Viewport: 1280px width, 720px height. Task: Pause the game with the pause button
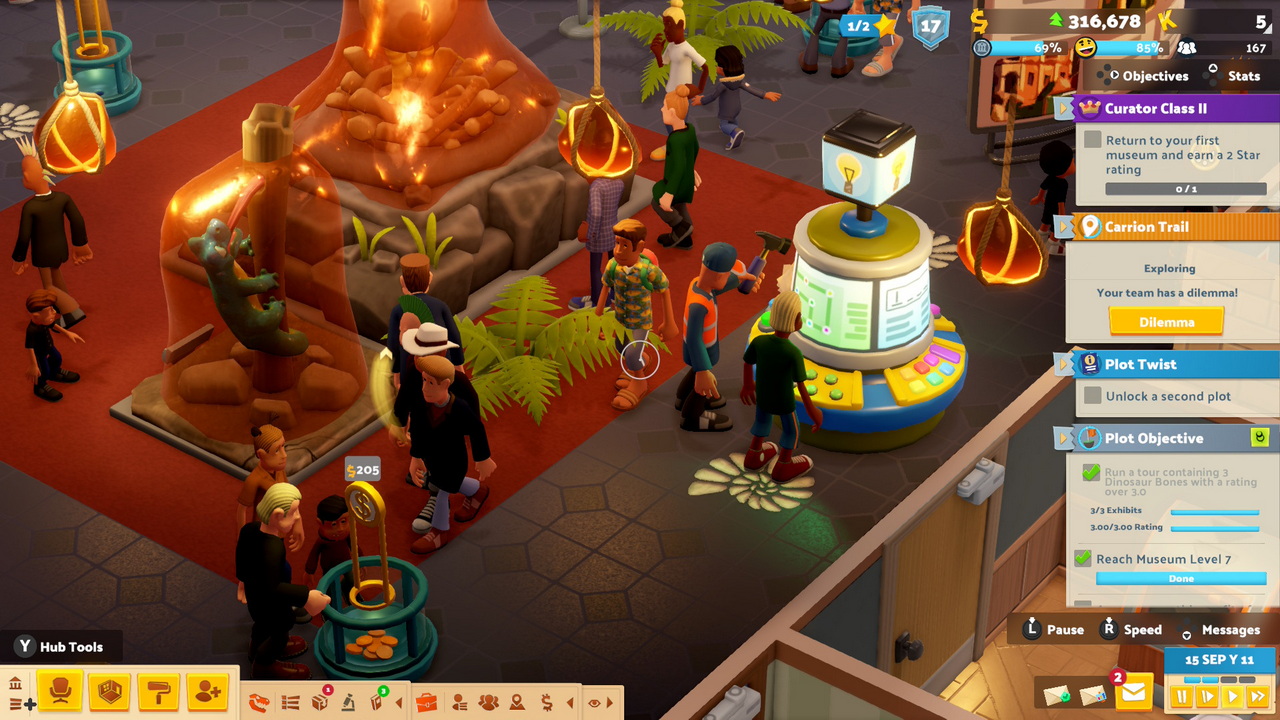[1182, 696]
